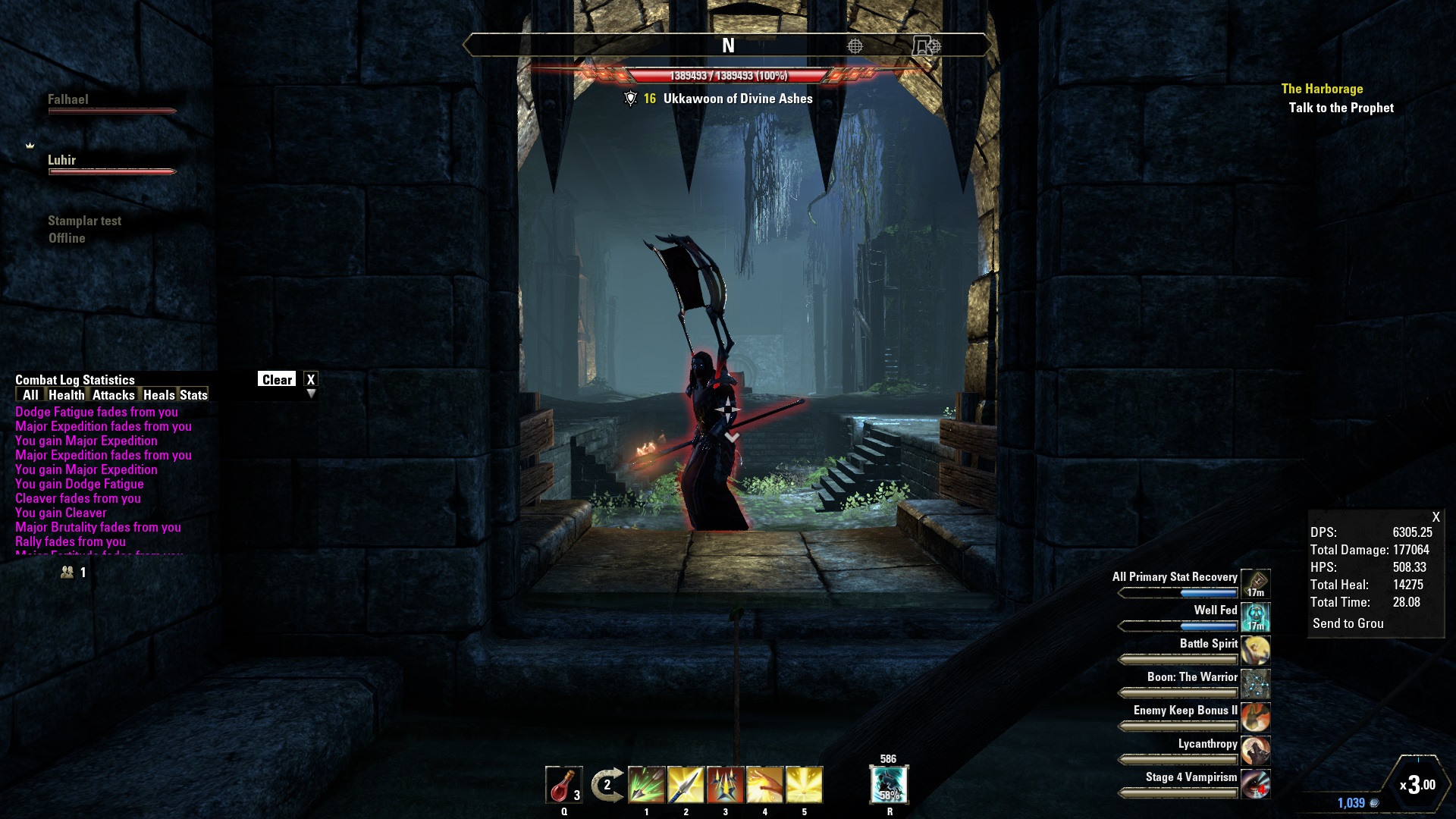Trigger the teal ultimate ability

[889, 785]
